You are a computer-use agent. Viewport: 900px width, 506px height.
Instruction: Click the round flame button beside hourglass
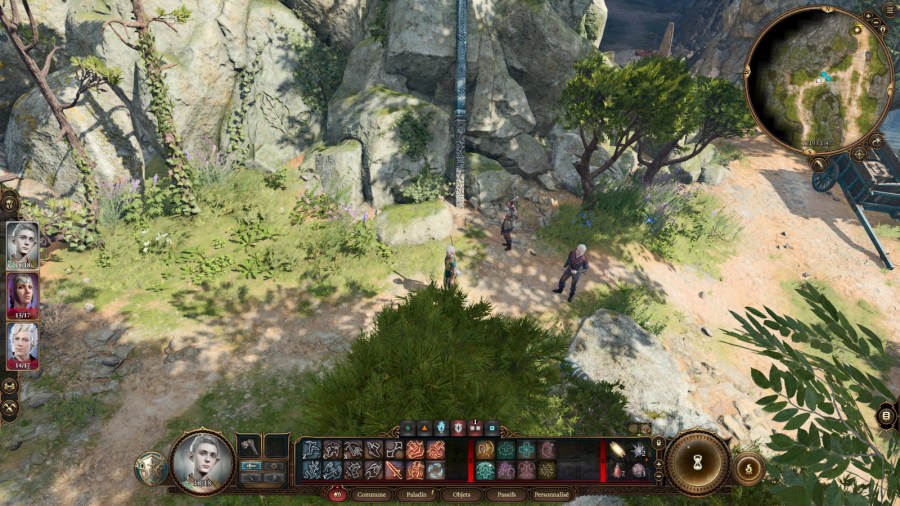[748, 468]
